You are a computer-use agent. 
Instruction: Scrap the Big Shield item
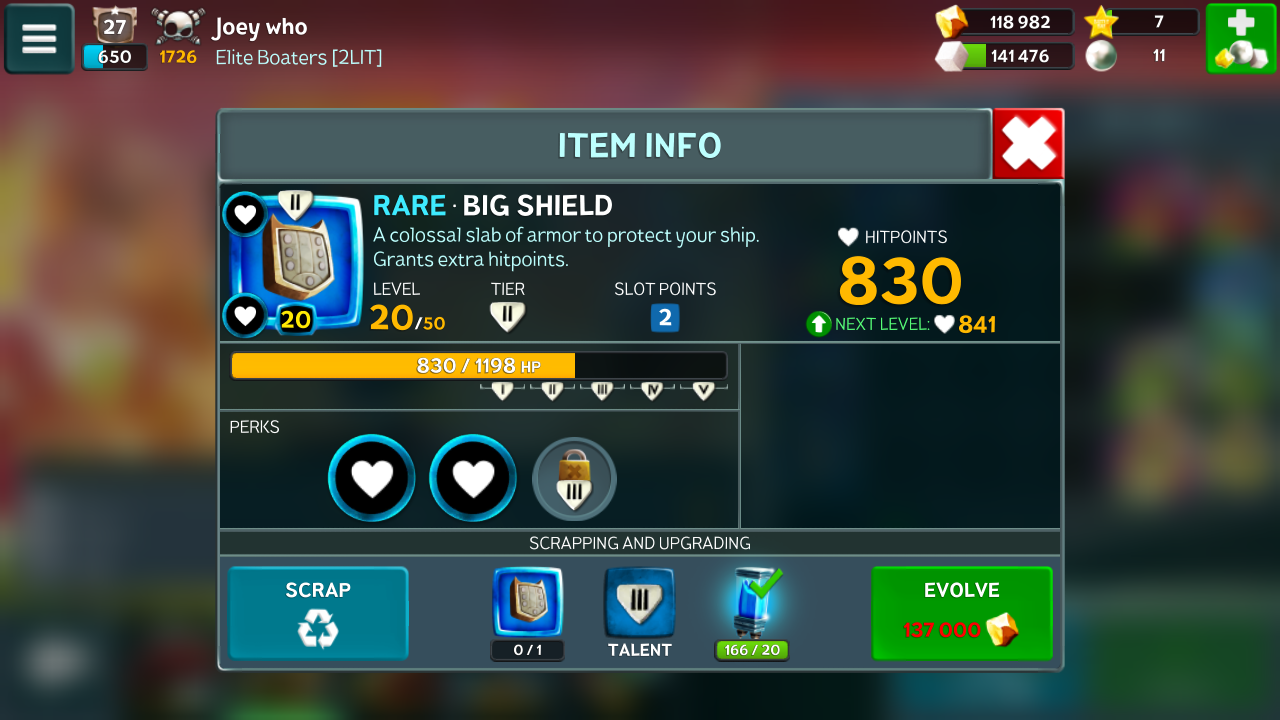[318, 614]
